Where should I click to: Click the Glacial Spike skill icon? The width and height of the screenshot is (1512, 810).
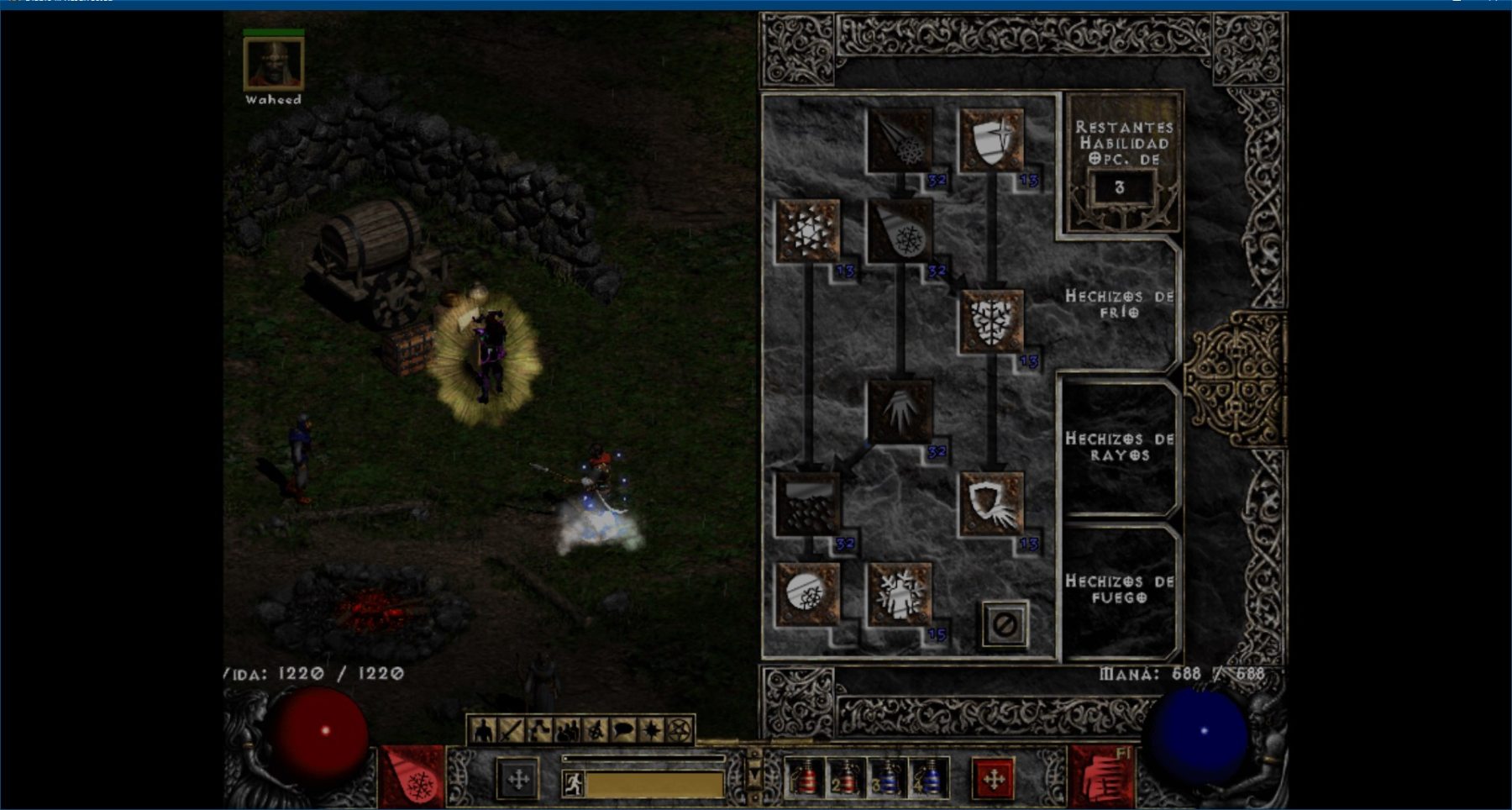pos(900,412)
